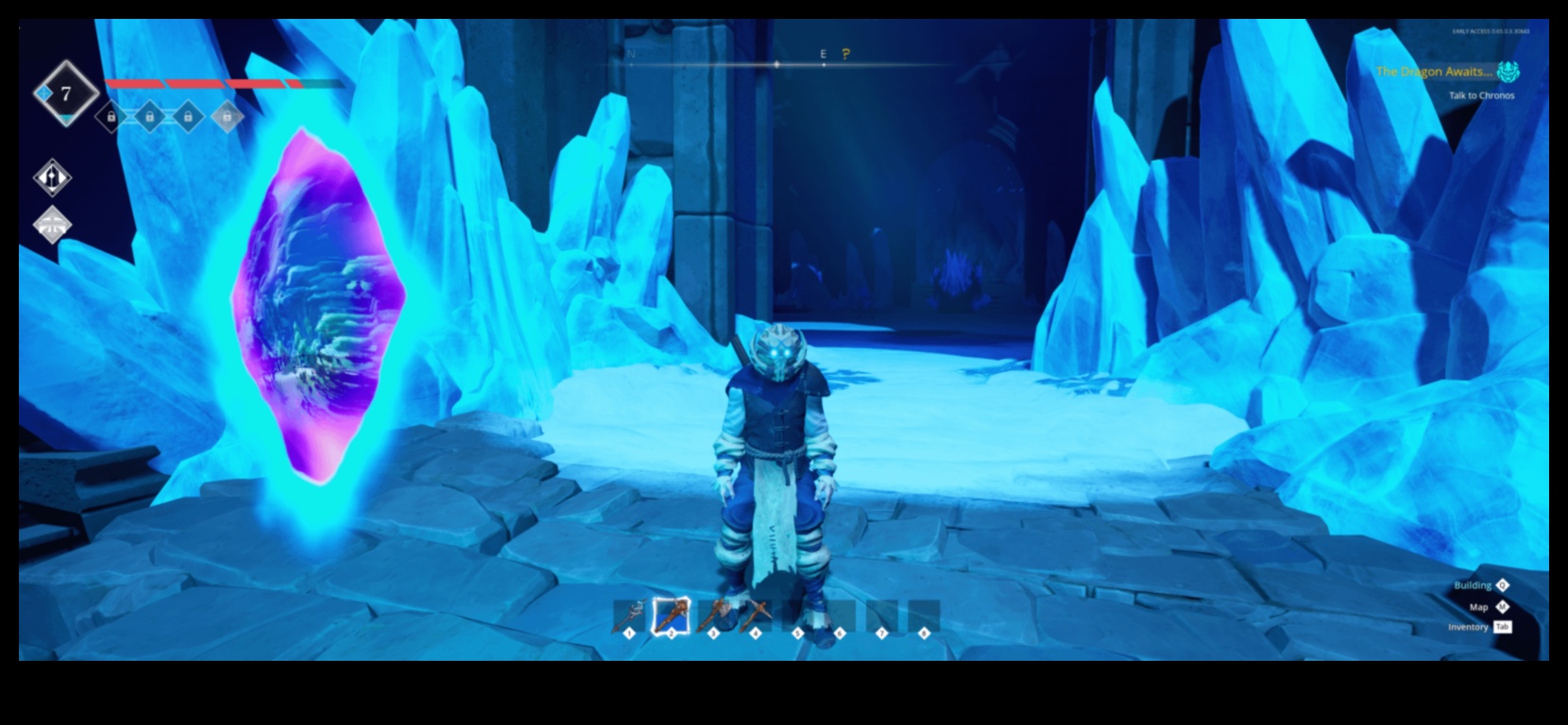This screenshot has height=725, width=1568.
Task: Click the level 7 player diamond badge
Action: (66, 93)
